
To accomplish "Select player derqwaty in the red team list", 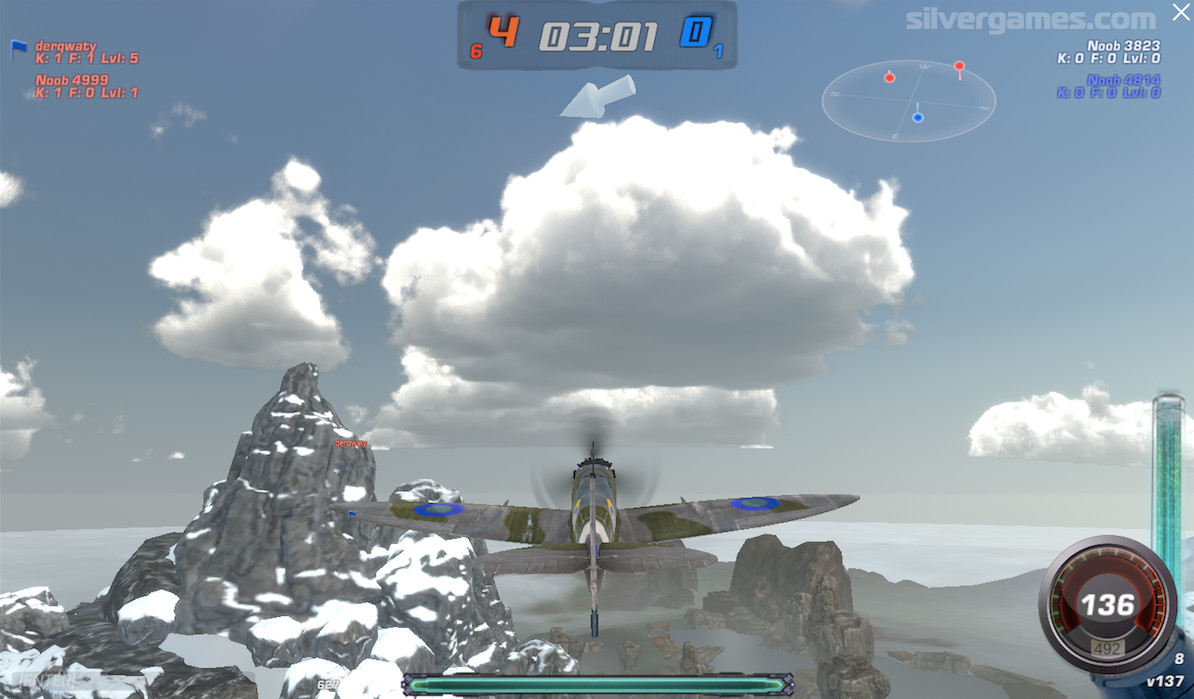I will [x=65, y=46].
